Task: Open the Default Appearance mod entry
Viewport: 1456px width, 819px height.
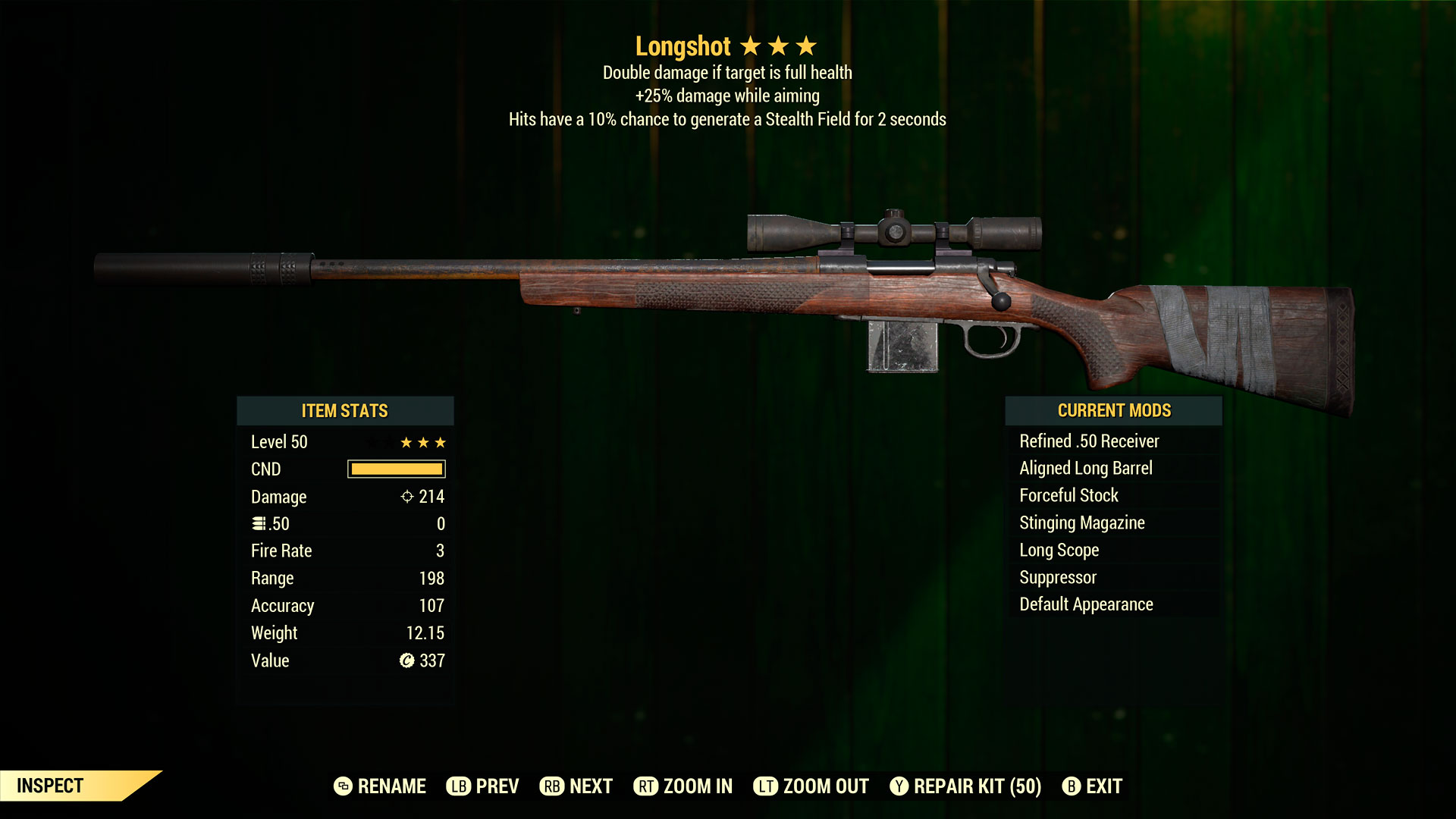Action: (1084, 604)
